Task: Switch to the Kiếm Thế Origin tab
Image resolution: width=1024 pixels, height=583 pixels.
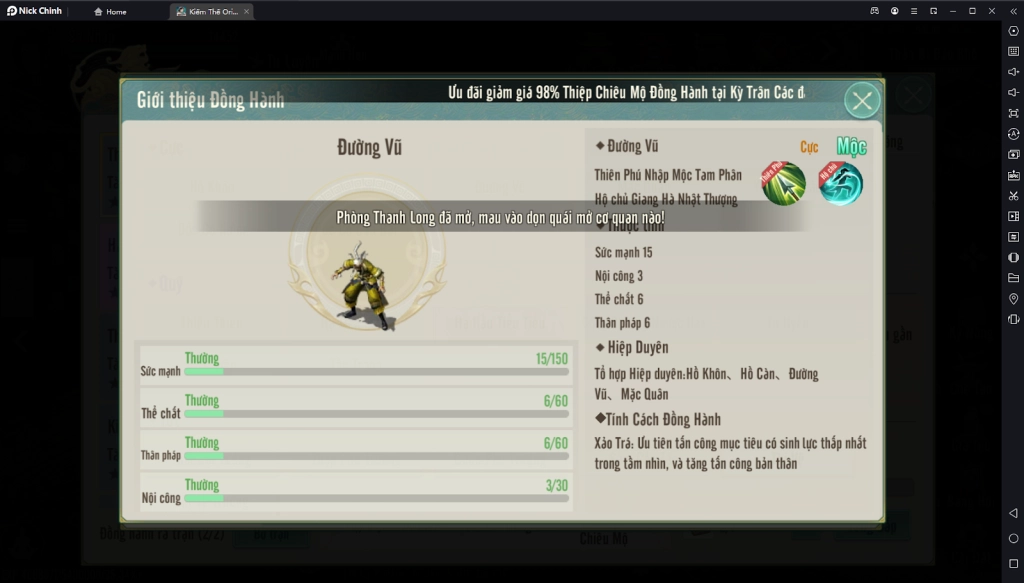Action: [208, 11]
